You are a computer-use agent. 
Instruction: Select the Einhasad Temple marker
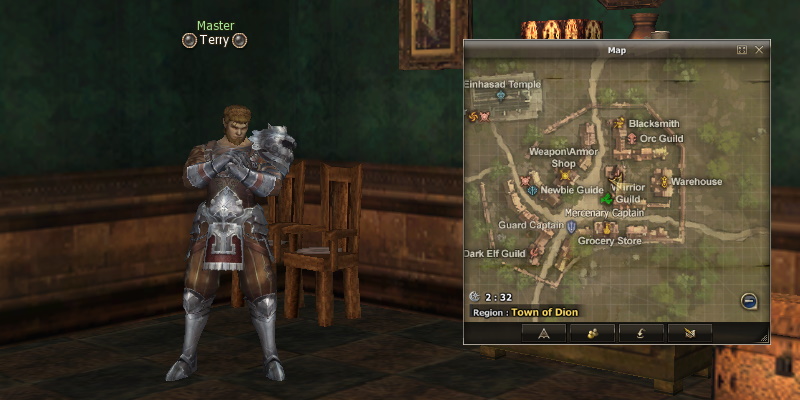click(501, 97)
